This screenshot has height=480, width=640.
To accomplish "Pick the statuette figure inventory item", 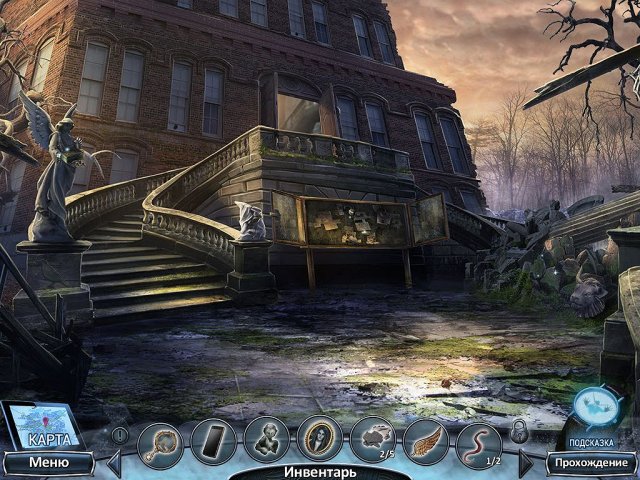I will [x=266, y=440].
